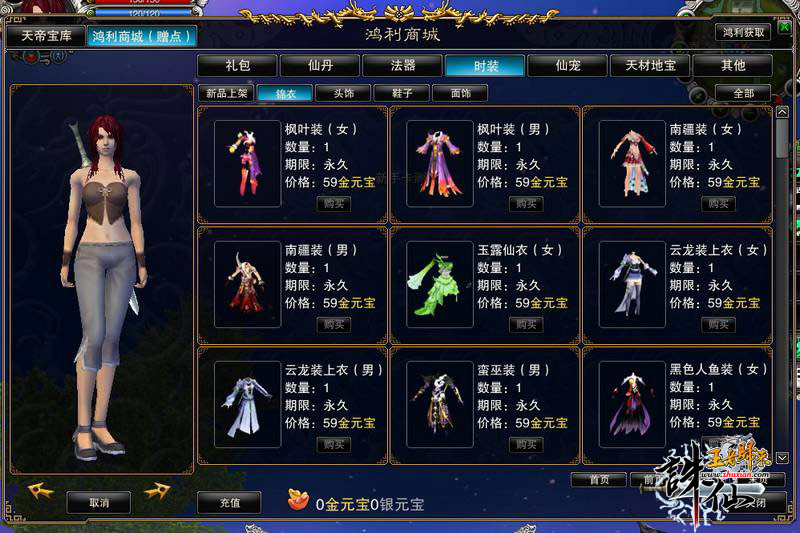Choose the 其他 category tab
The height and width of the screenshot is (533, 800).
(x=733, y=66)
